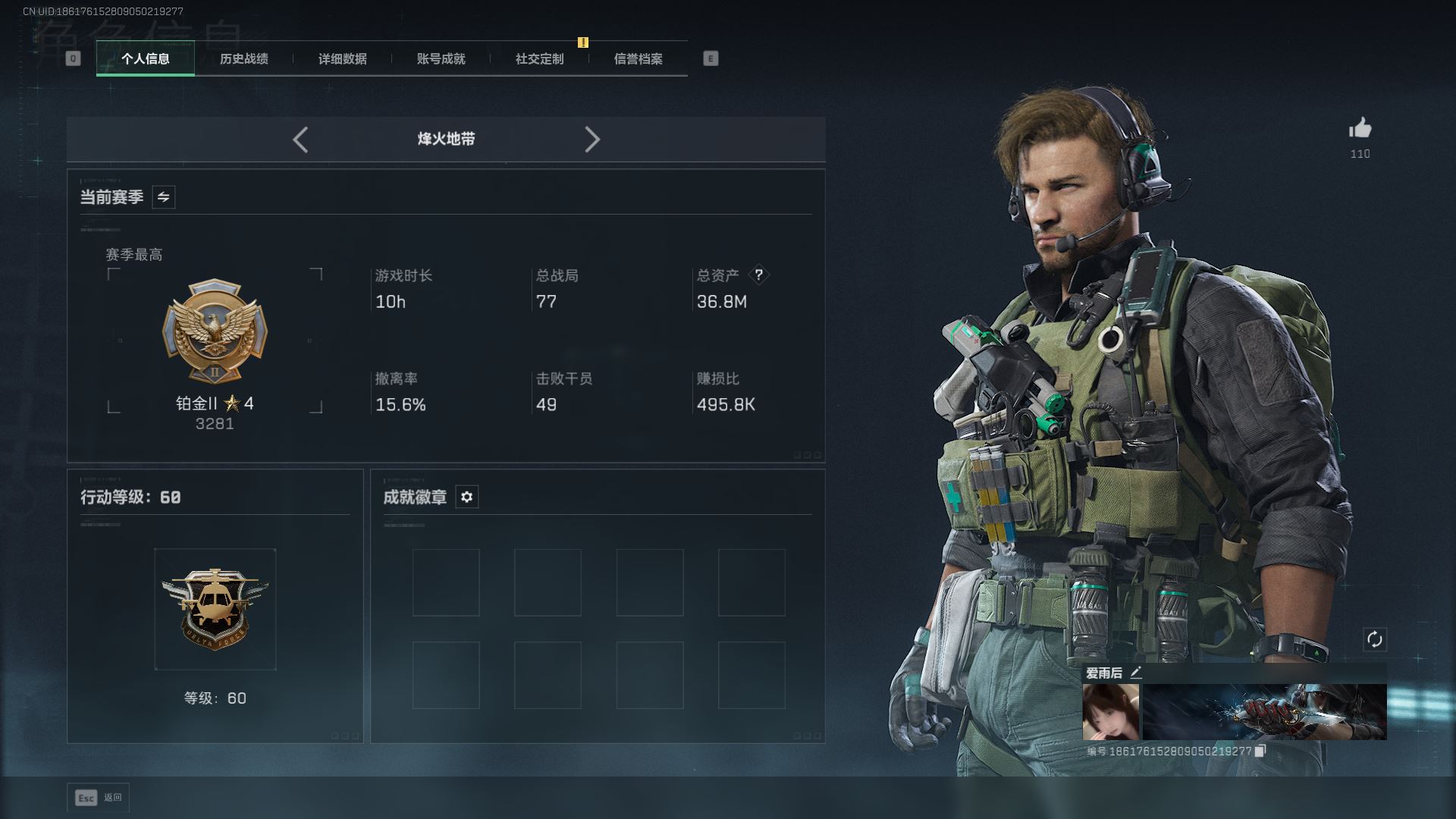The width and height of the screenshot is (1456, 819).
Task: Edit the player name 爱雨后
Action: pos(1135,673)
